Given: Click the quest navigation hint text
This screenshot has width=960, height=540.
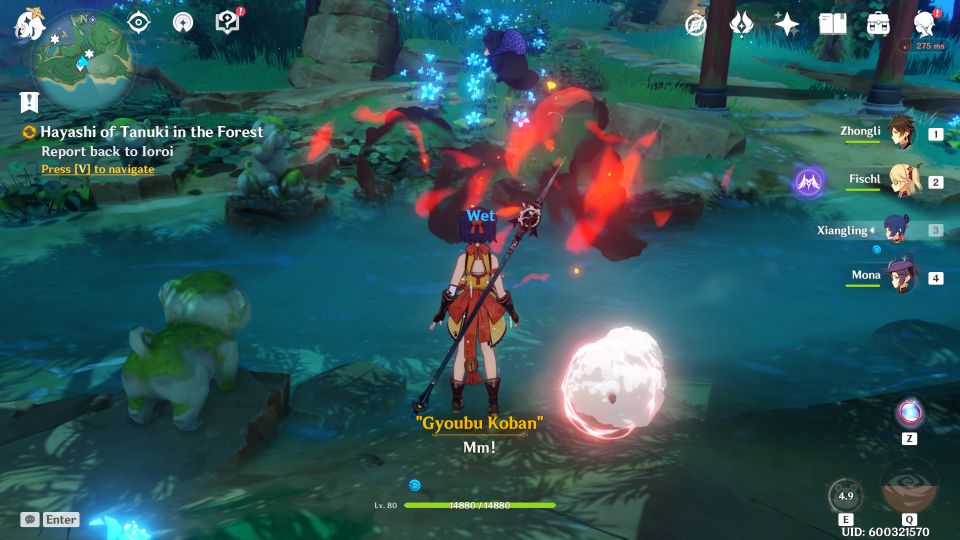Looking at the screenshot, I should pyautogui.click(x=98, y=169).
